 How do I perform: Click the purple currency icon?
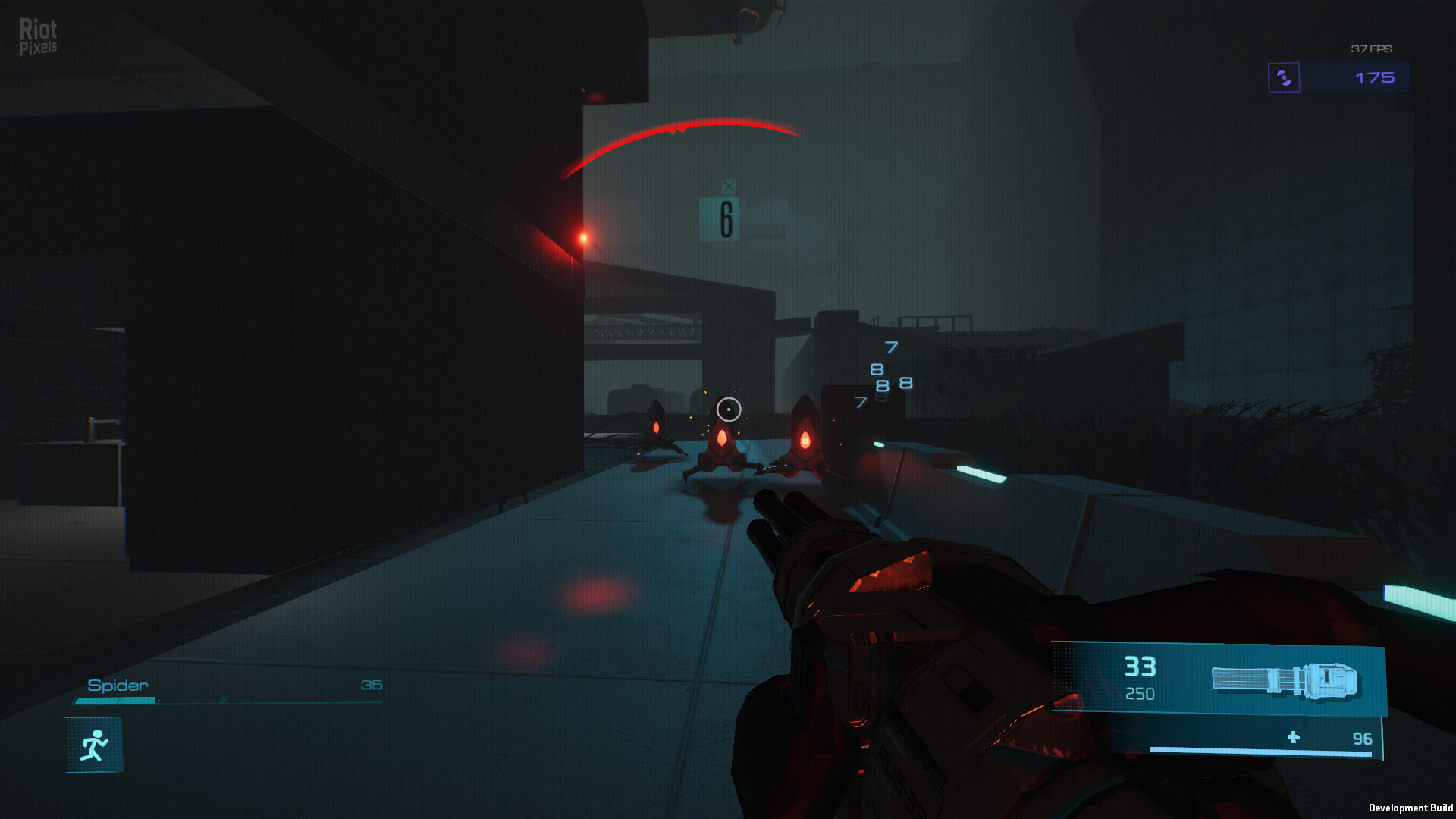tap(1284, 77)
